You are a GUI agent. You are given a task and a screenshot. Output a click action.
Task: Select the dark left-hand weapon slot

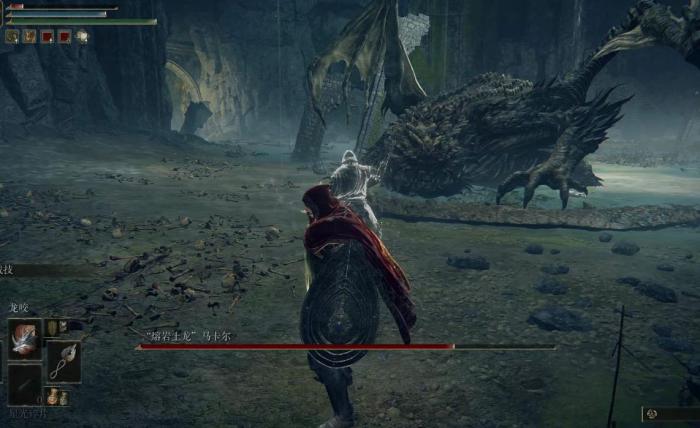pos(24,383)
